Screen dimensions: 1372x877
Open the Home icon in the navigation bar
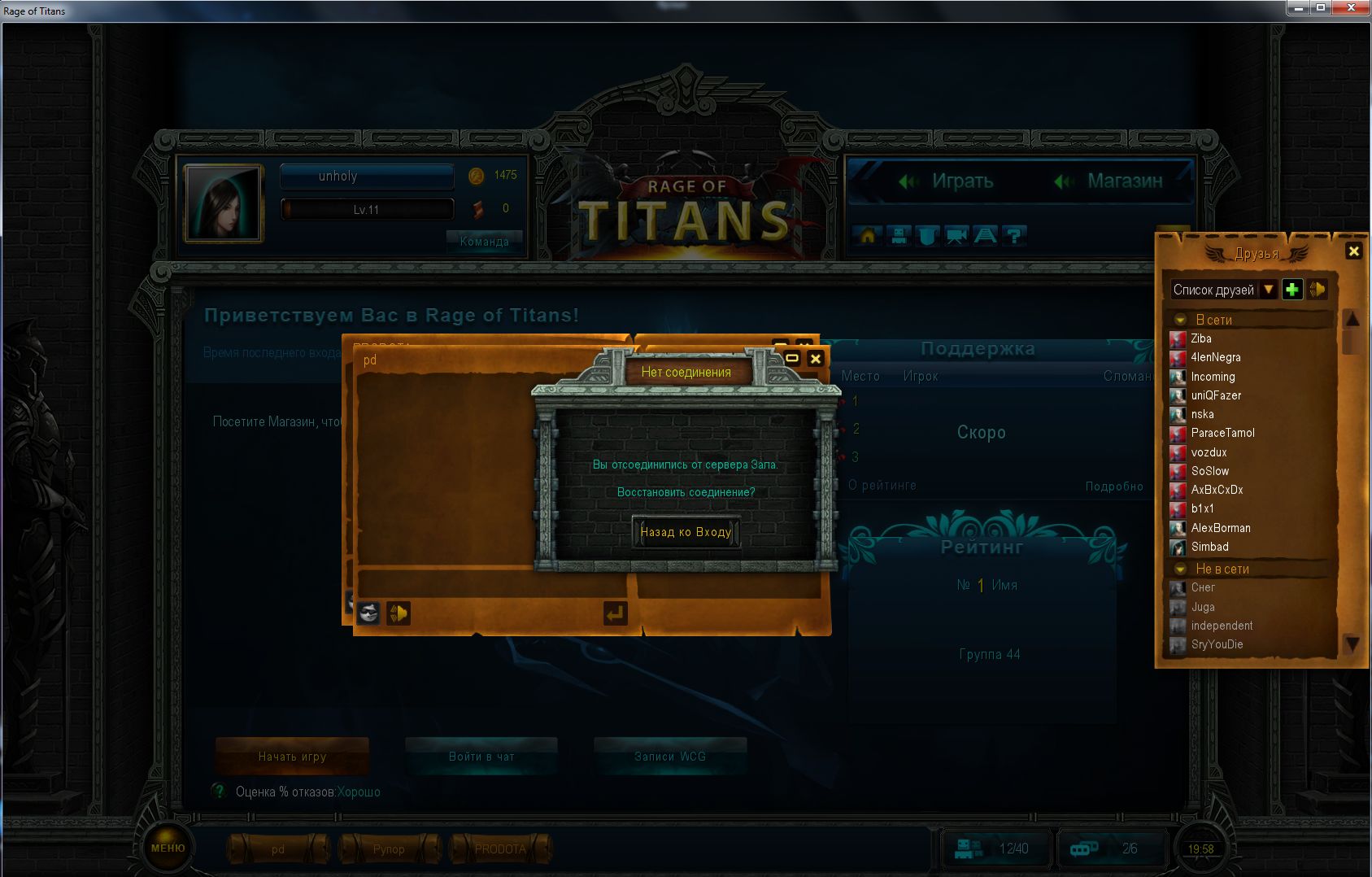[x=868, y=237]
